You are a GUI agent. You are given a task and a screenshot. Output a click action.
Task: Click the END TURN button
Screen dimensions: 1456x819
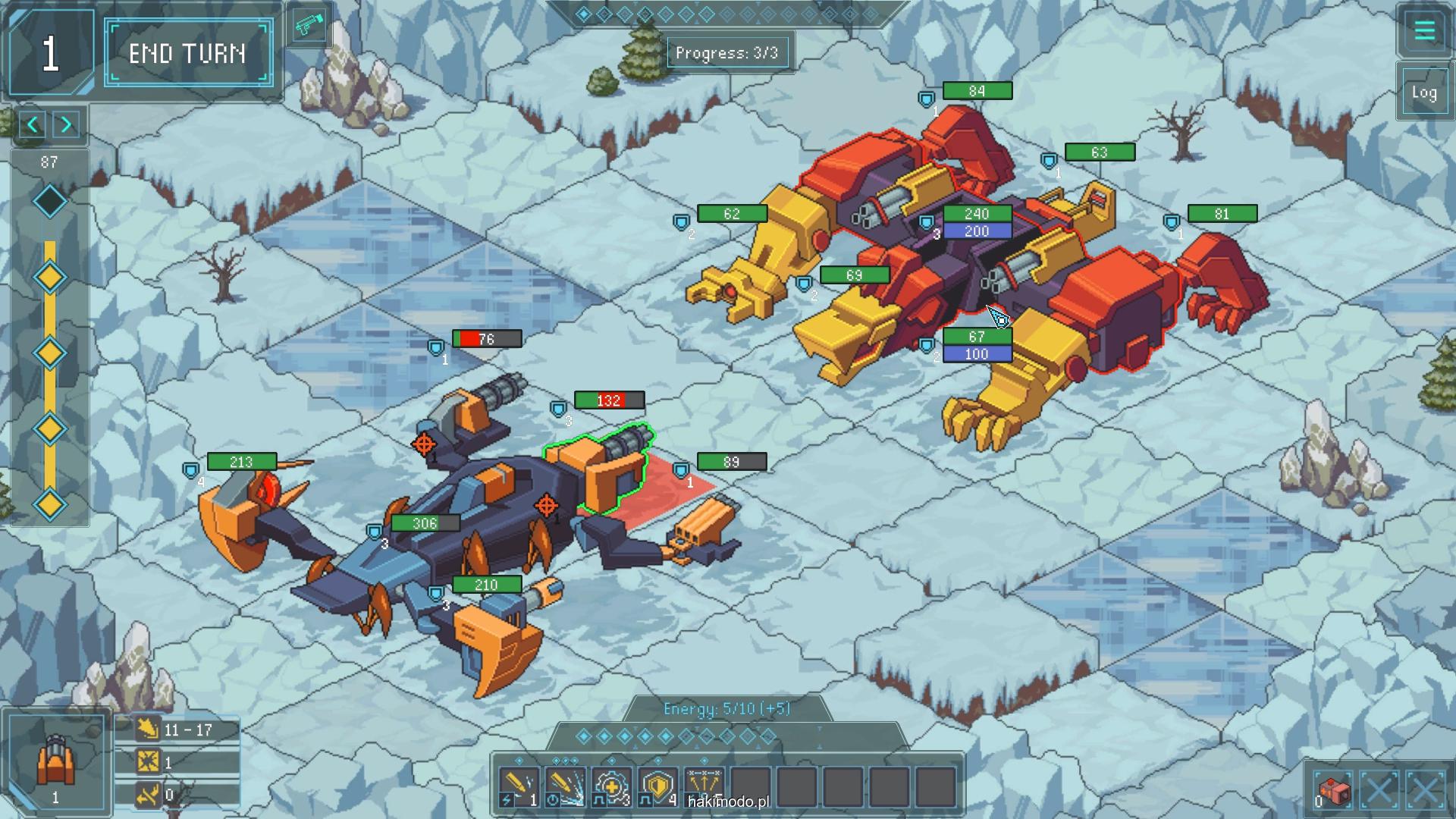pos(188,53)
